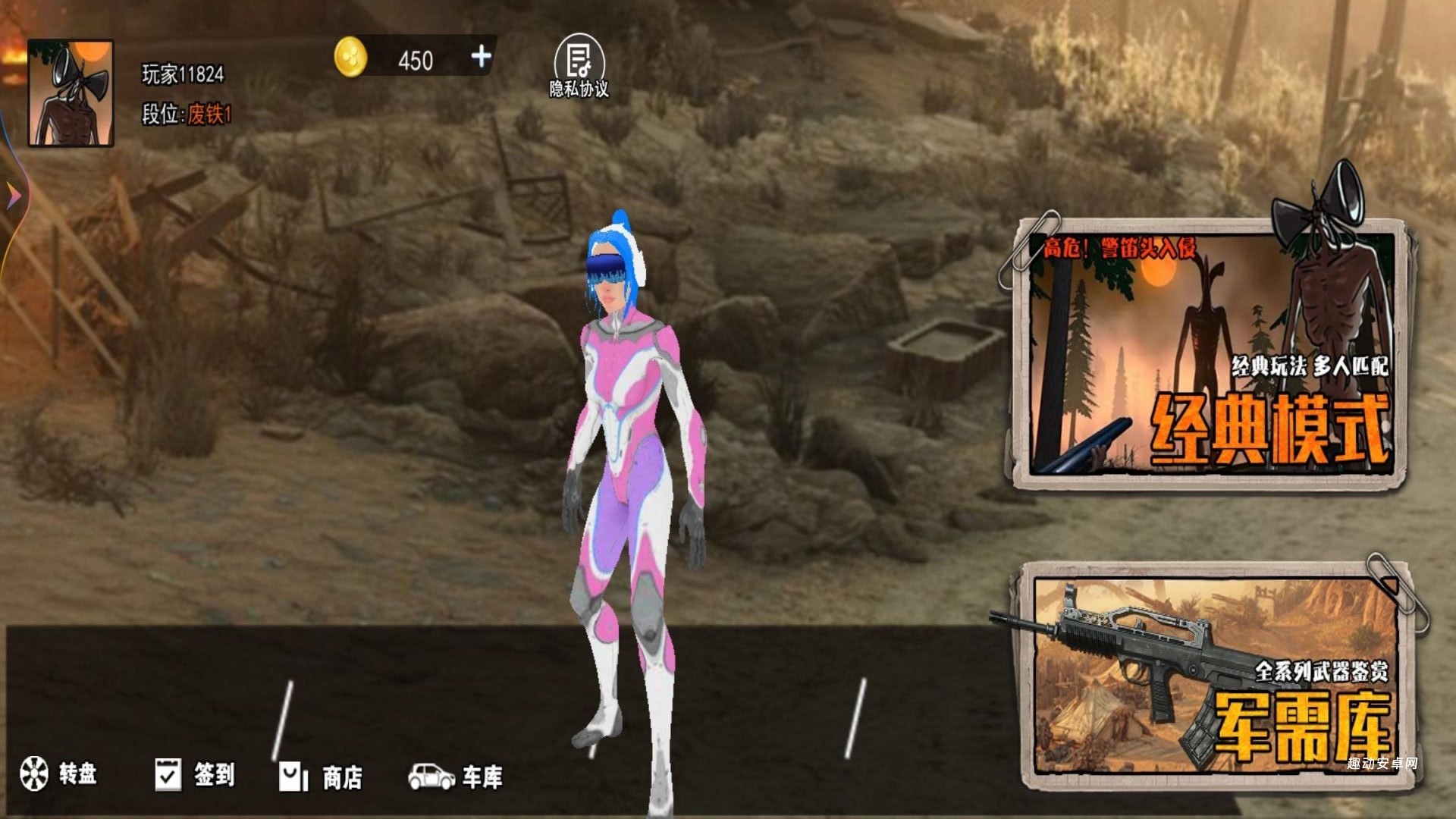Open the 签到 daily check-in

[195, 775]
